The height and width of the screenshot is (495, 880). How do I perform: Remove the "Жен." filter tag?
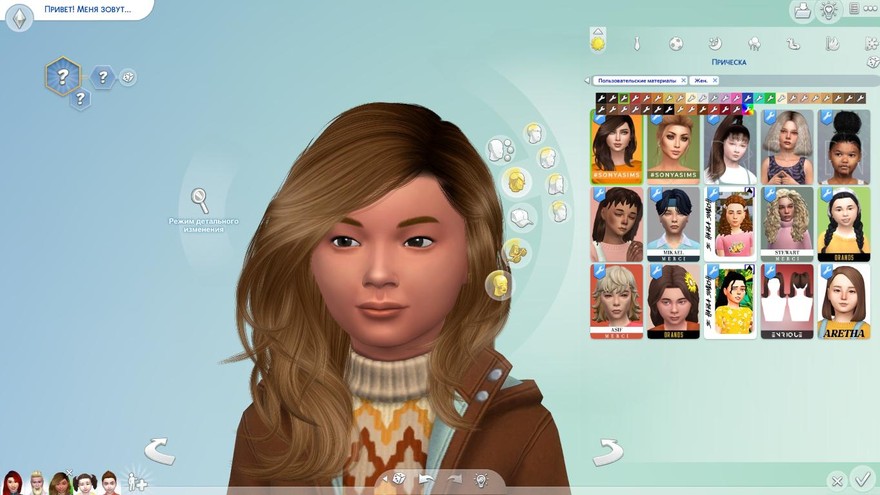715,80
